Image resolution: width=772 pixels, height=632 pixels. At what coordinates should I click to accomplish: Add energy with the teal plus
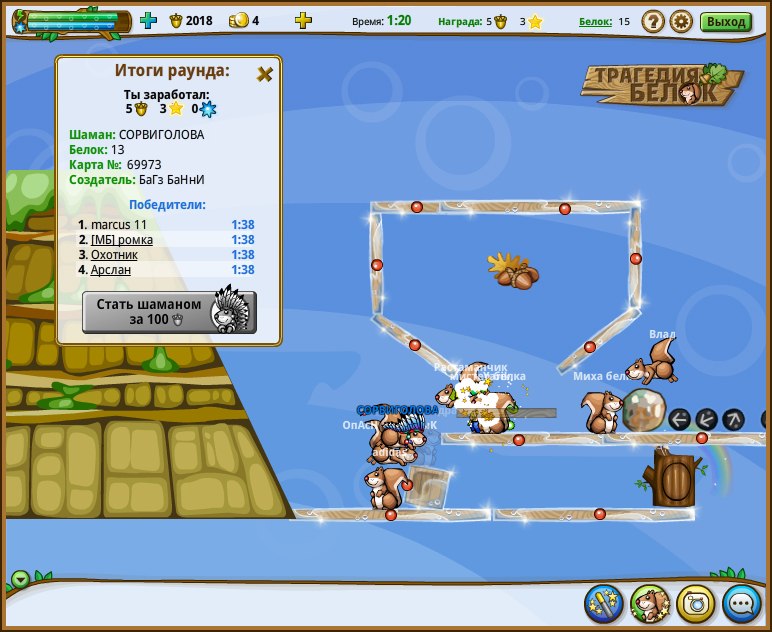[x=149, y=20]
